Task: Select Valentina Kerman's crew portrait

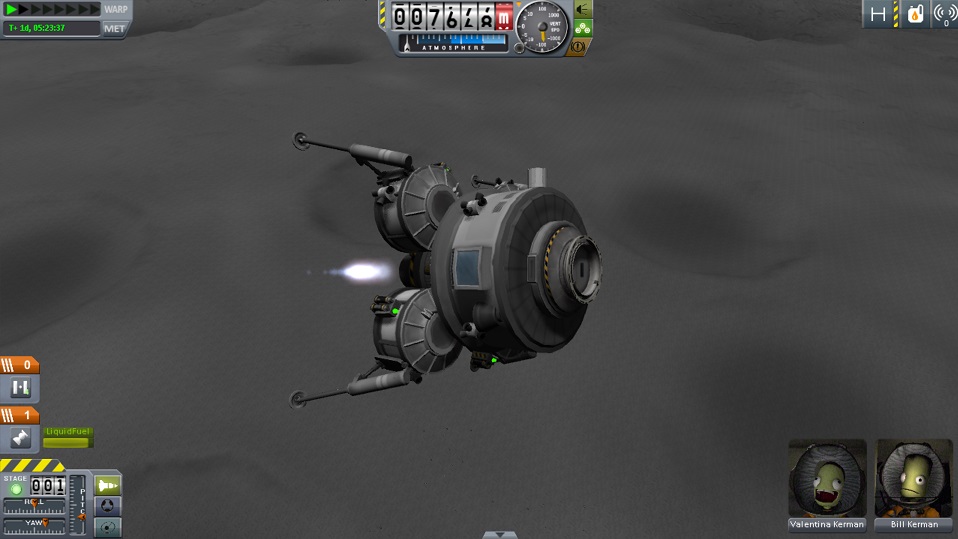Action: (827, 478)
